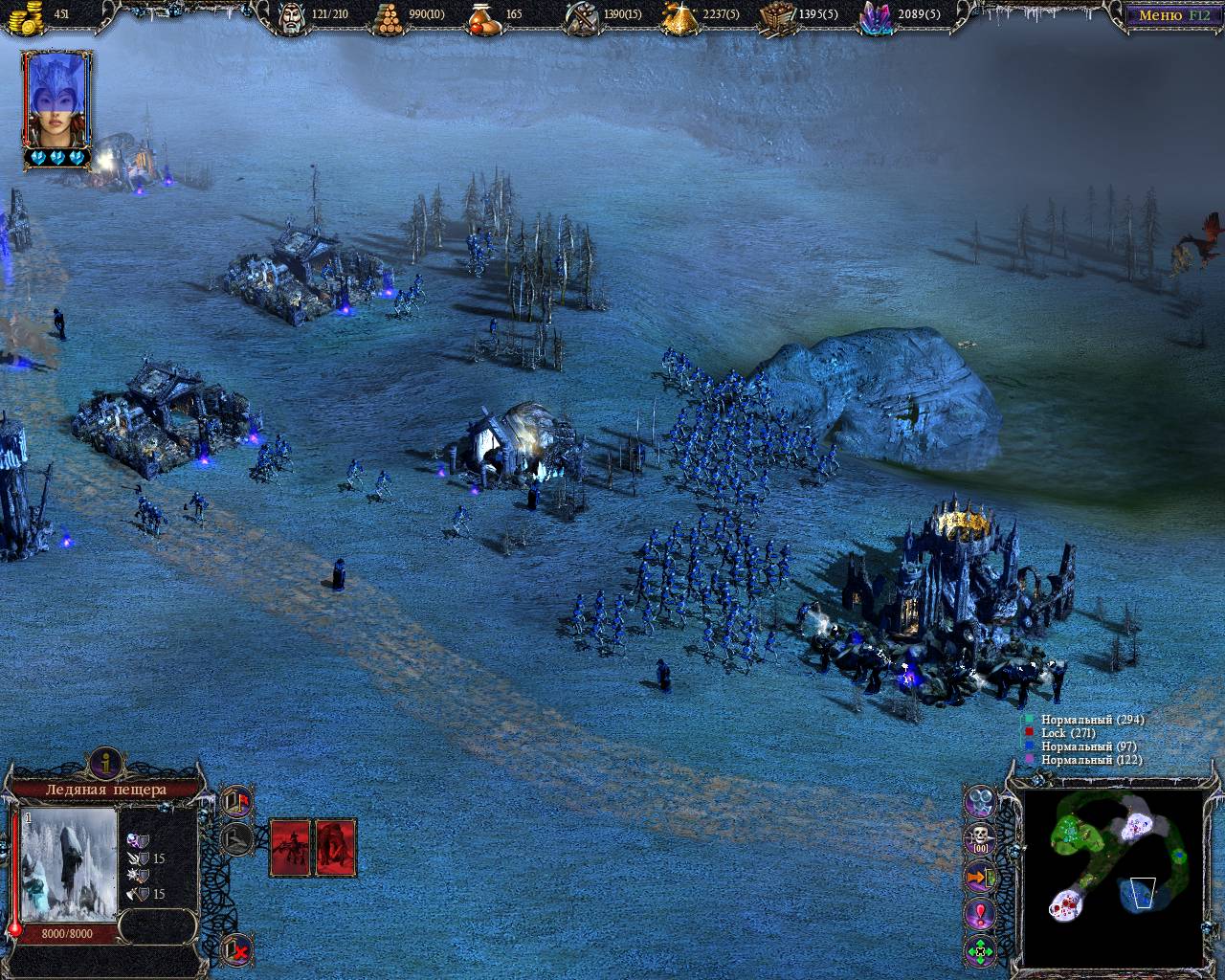Viewport: 1225px width, 980px height.
Task: Click the orange arrow button beside minimap
Action: [980, 877]
